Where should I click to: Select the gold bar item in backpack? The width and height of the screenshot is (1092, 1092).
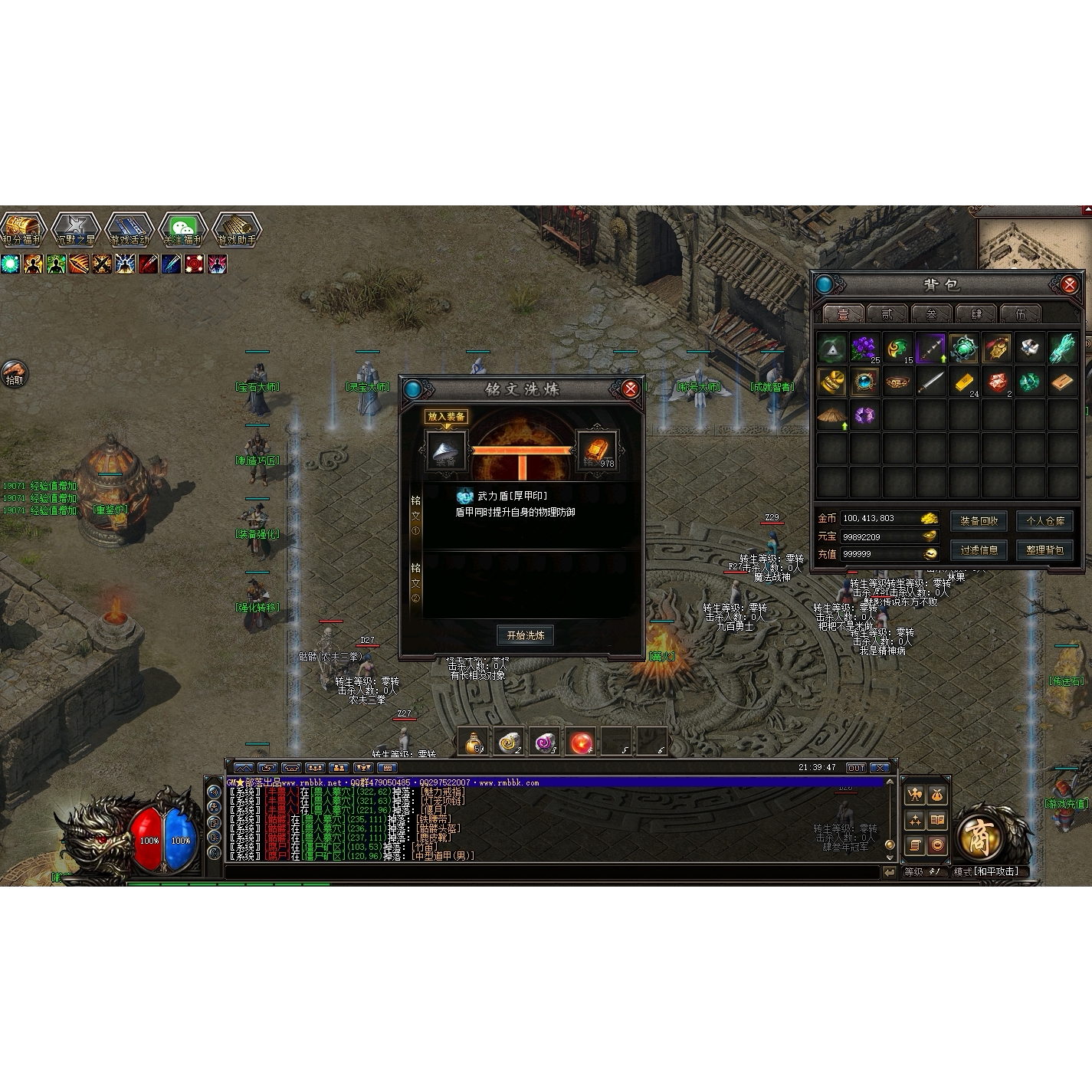[963, 381]
